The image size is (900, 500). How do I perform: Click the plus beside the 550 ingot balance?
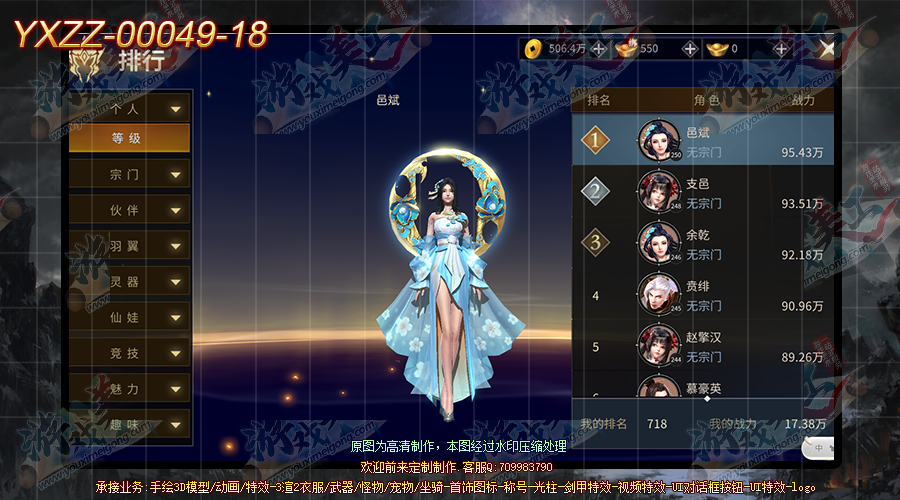pos(690,48)
